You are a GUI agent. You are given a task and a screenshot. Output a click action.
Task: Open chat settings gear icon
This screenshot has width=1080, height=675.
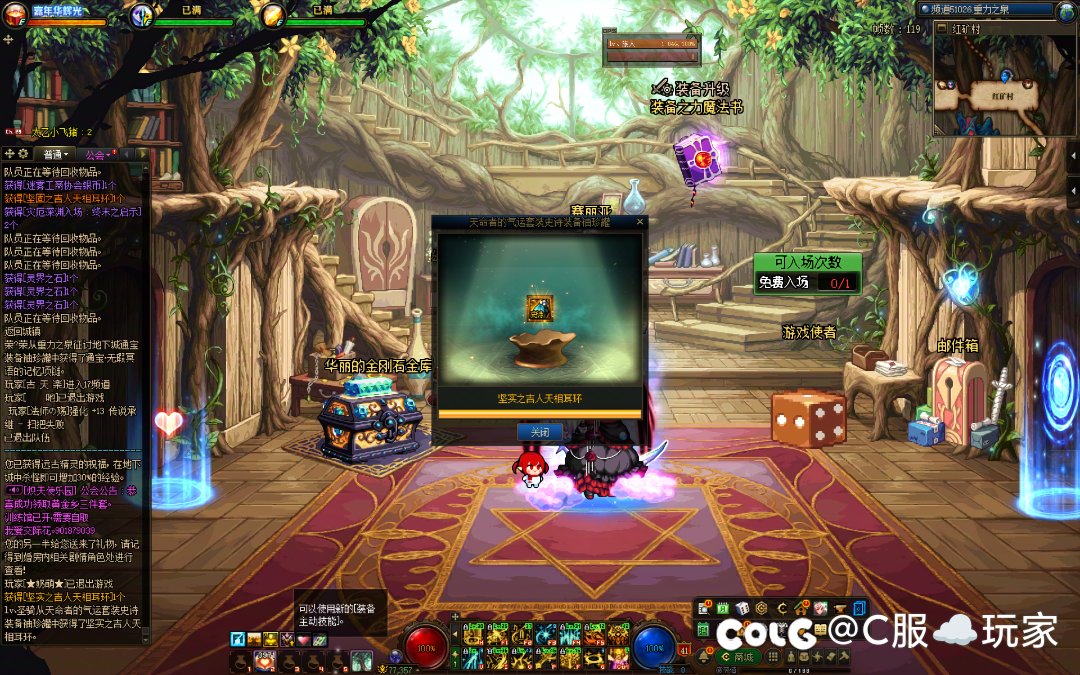(23, 154)
